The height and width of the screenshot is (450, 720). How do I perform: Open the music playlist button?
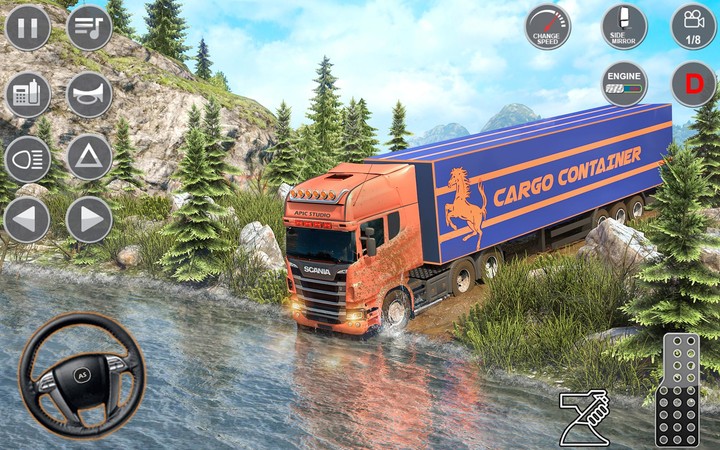tap(89, 27)
